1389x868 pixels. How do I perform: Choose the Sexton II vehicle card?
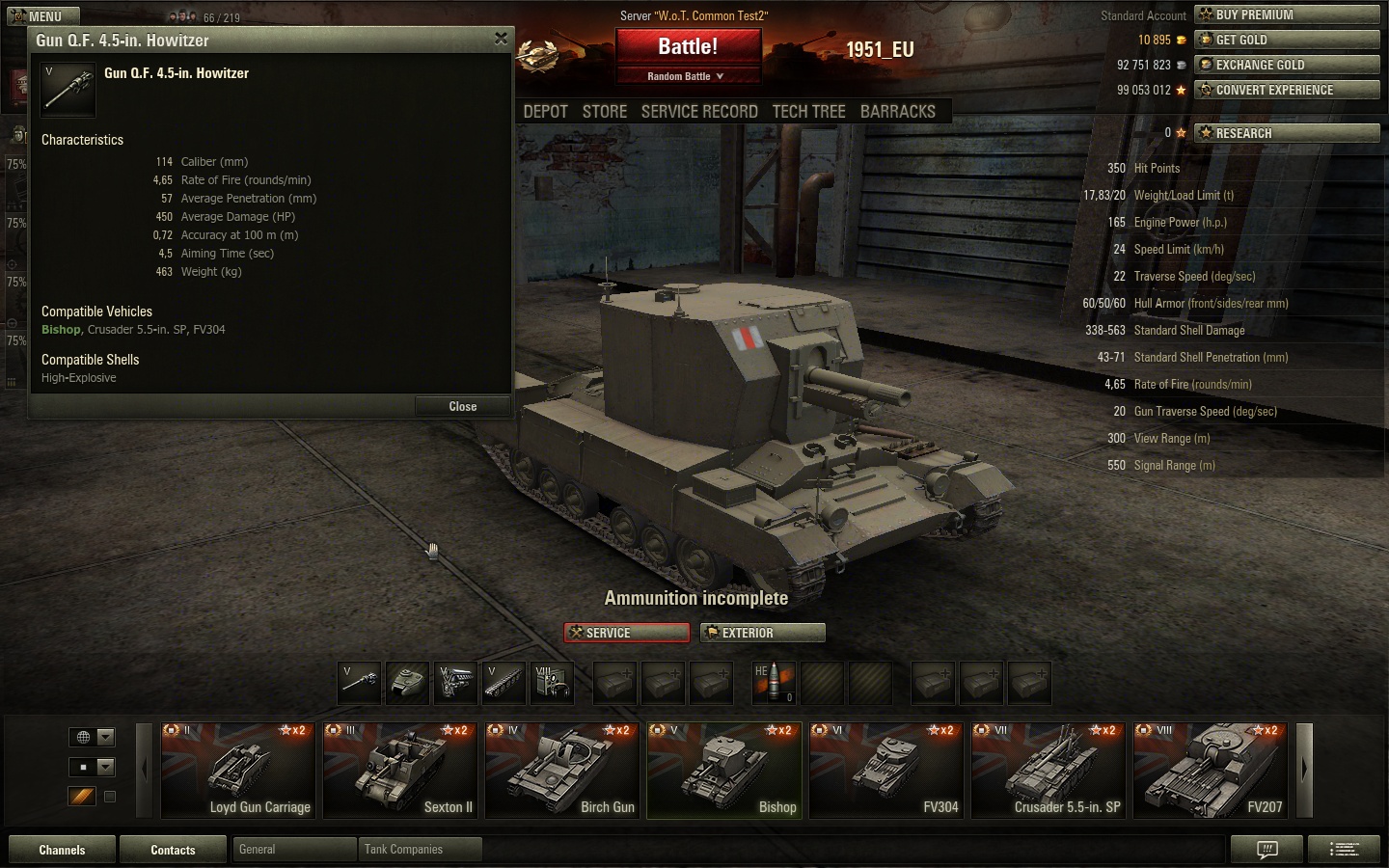point(399,770)
